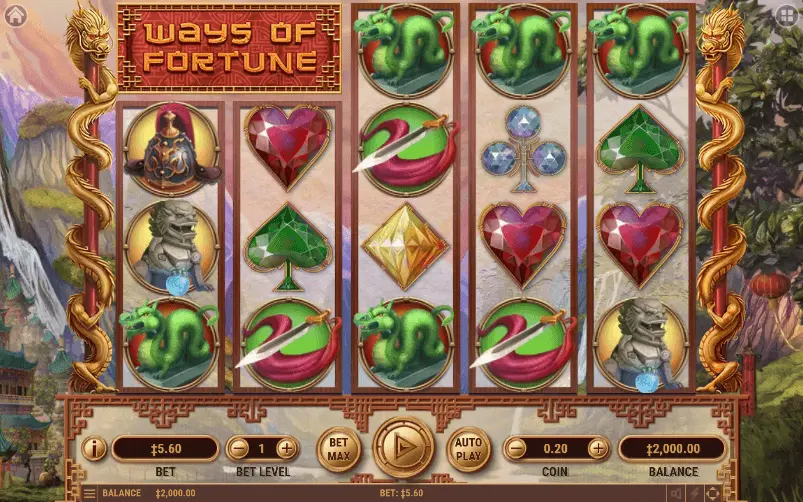Viewport: 803px width, 502px height.
Task: Open the info paytable button
Action: click(93, 448)
